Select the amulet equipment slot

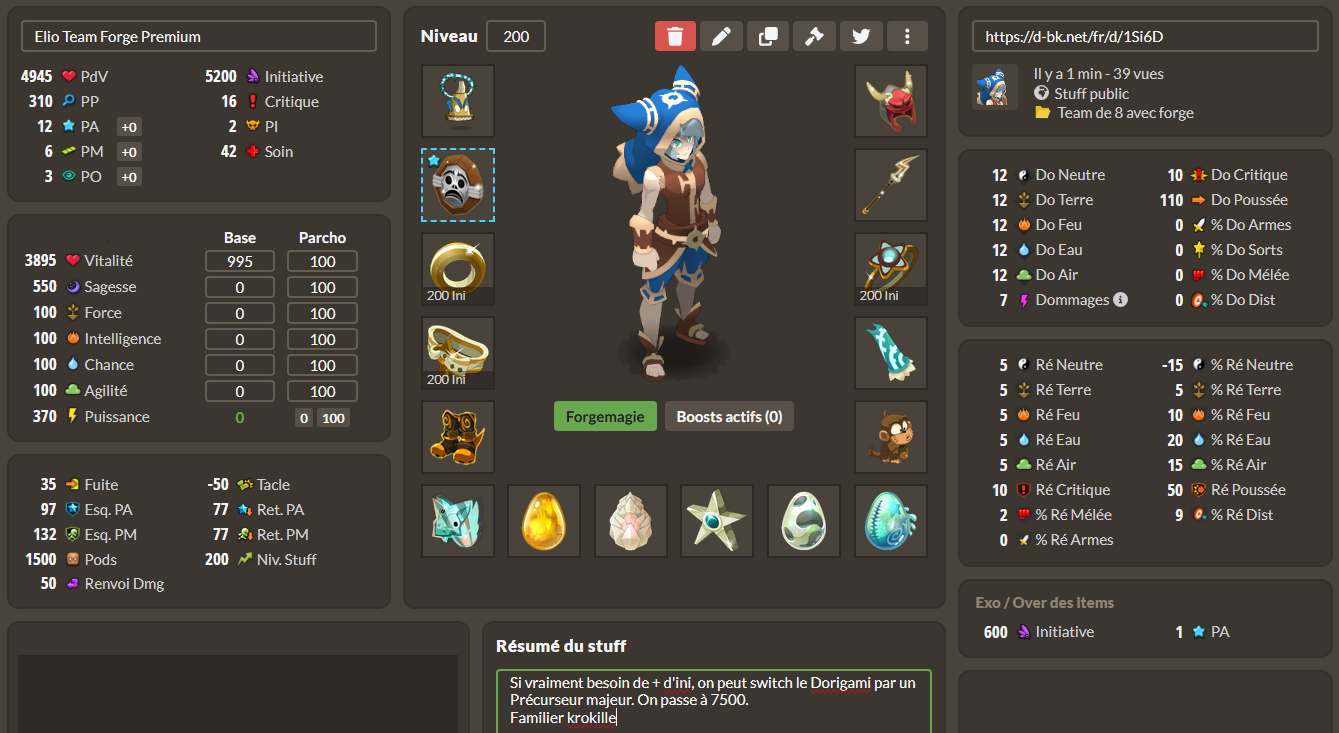pos(458,101)
